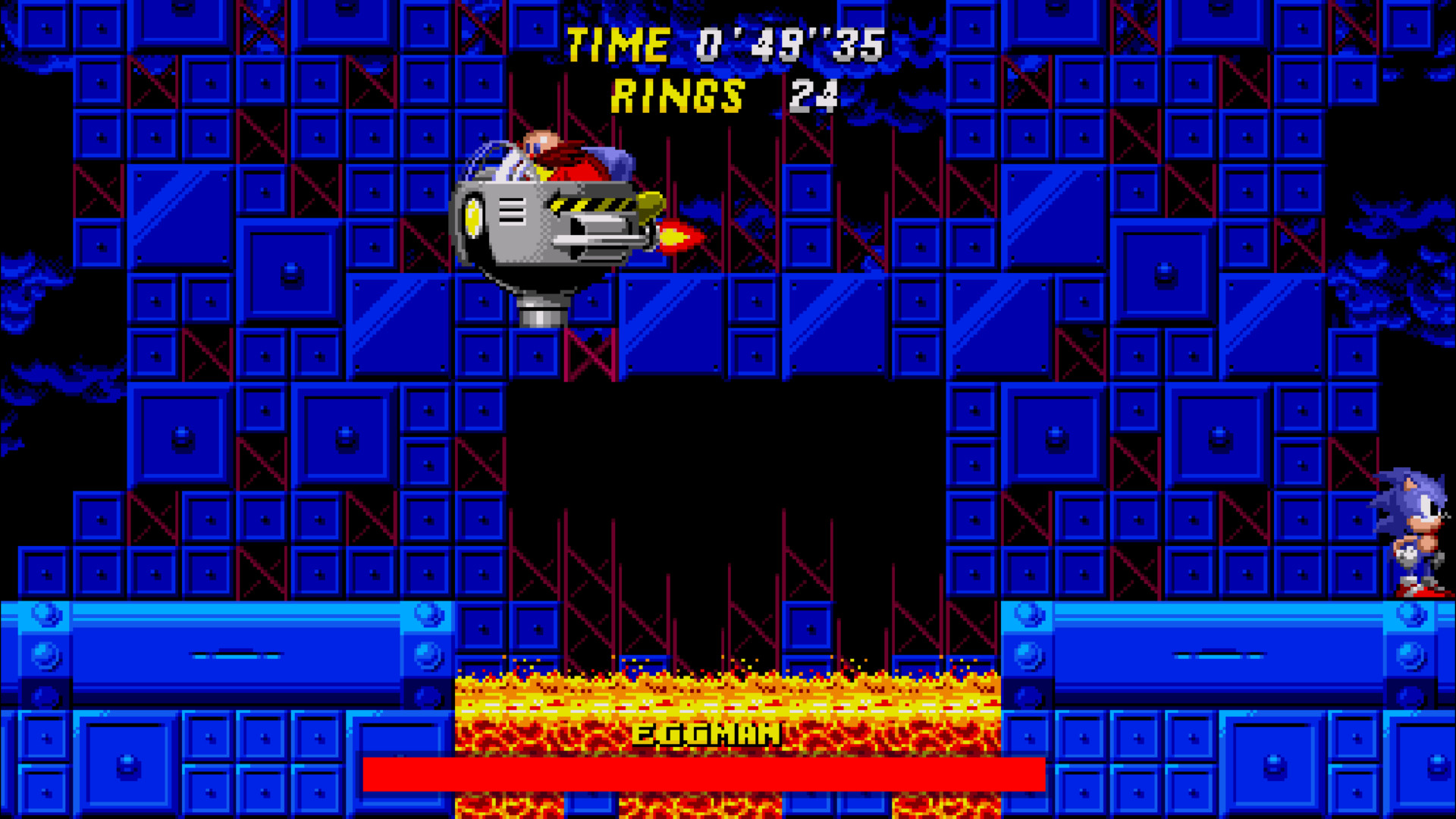Click the TIME label in the HUD
The width and height of the screenshot is (1456, 819).
pos(618,44)
